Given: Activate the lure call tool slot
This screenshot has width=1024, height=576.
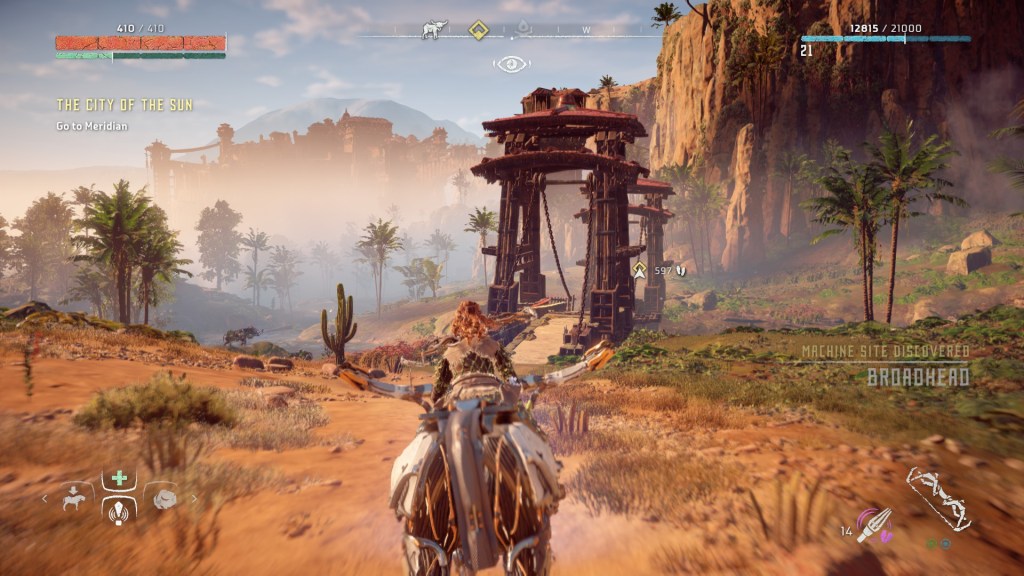Looking at the screenshot, I should [119, 511].
